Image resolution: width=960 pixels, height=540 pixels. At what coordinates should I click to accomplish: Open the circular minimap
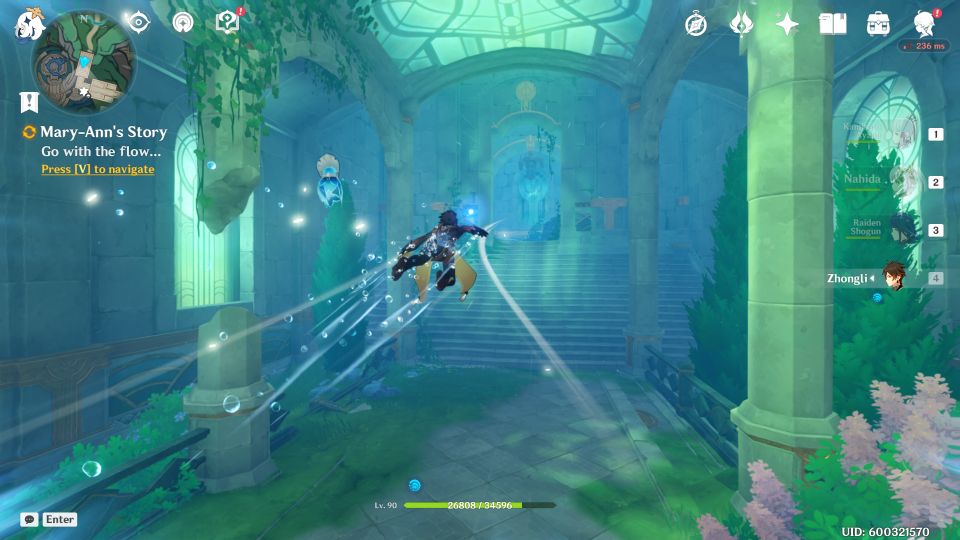[x=84, y=62]
